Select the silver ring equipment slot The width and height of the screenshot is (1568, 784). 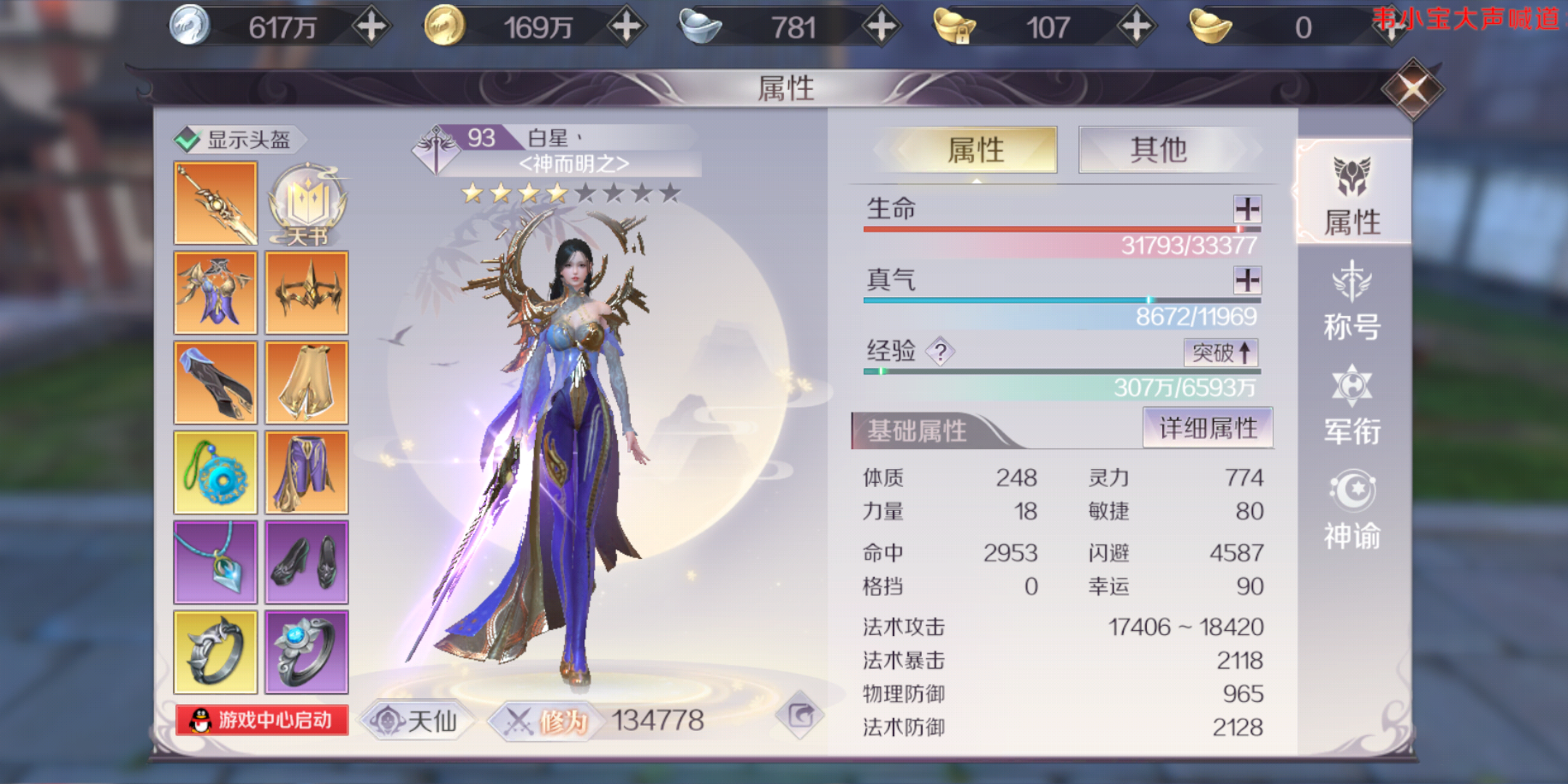[x=215, y=651]
